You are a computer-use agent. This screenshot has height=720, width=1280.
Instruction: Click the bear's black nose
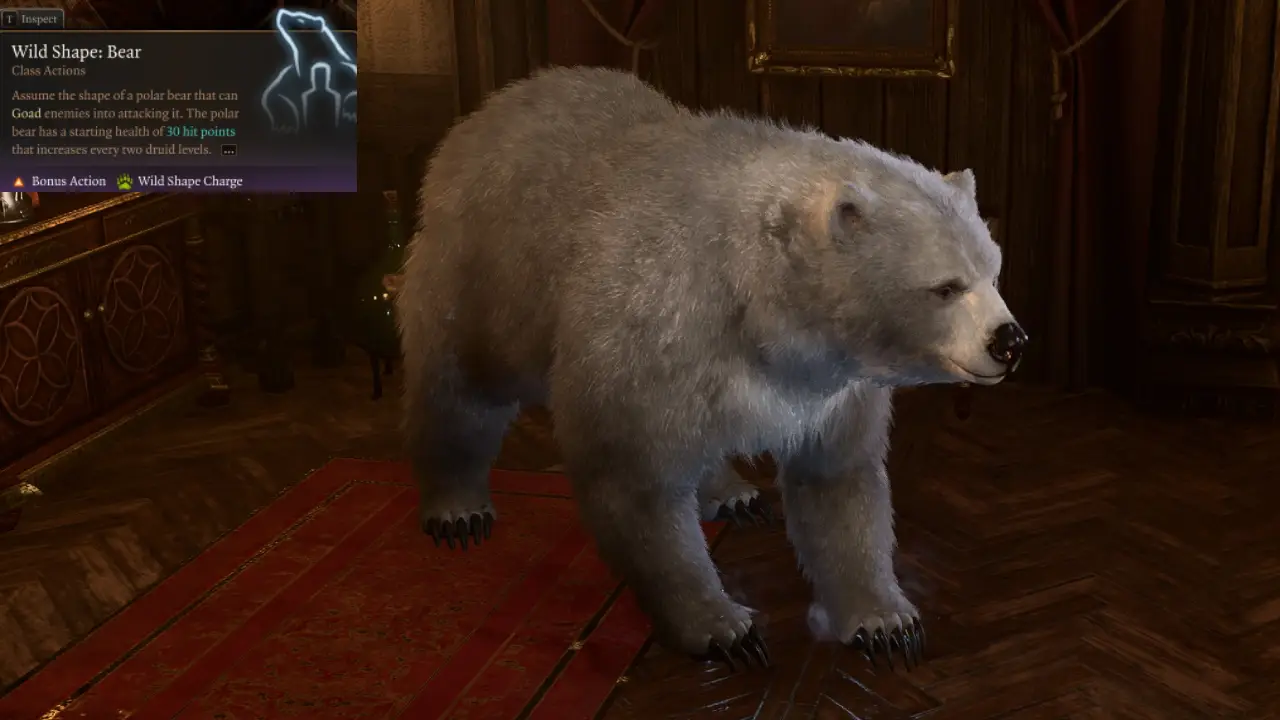(1008, 343)
